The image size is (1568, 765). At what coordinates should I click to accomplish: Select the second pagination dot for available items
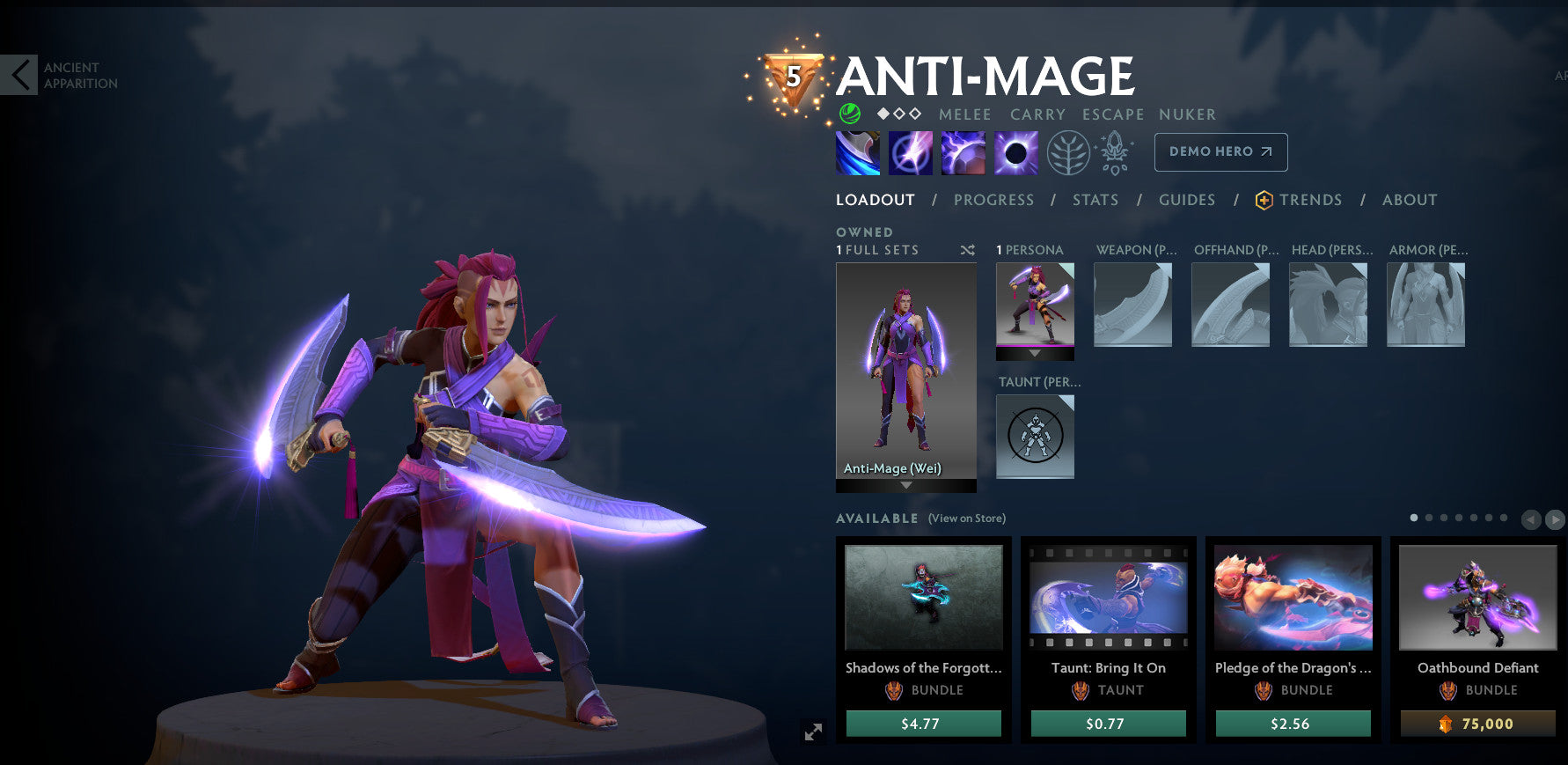(1428, 518)
